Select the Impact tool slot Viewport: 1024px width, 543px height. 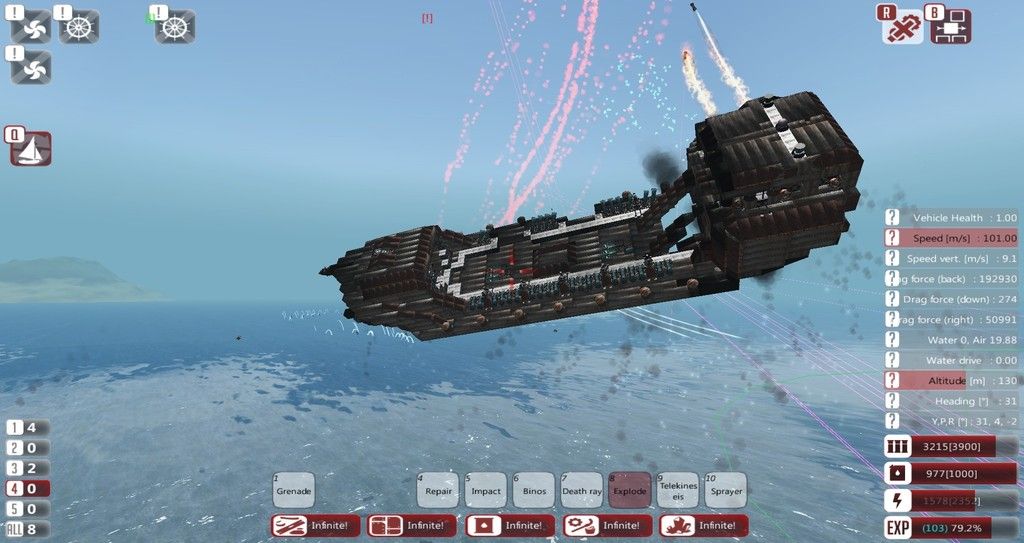tap(485, 490)
